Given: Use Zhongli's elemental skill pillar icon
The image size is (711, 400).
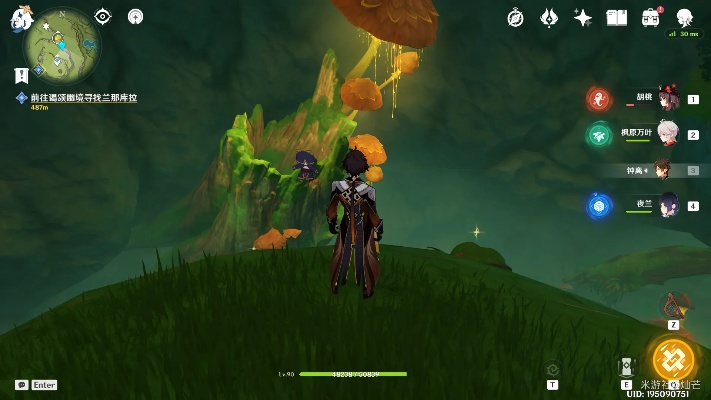Looking at the screenshot, I should coord(627,366).
